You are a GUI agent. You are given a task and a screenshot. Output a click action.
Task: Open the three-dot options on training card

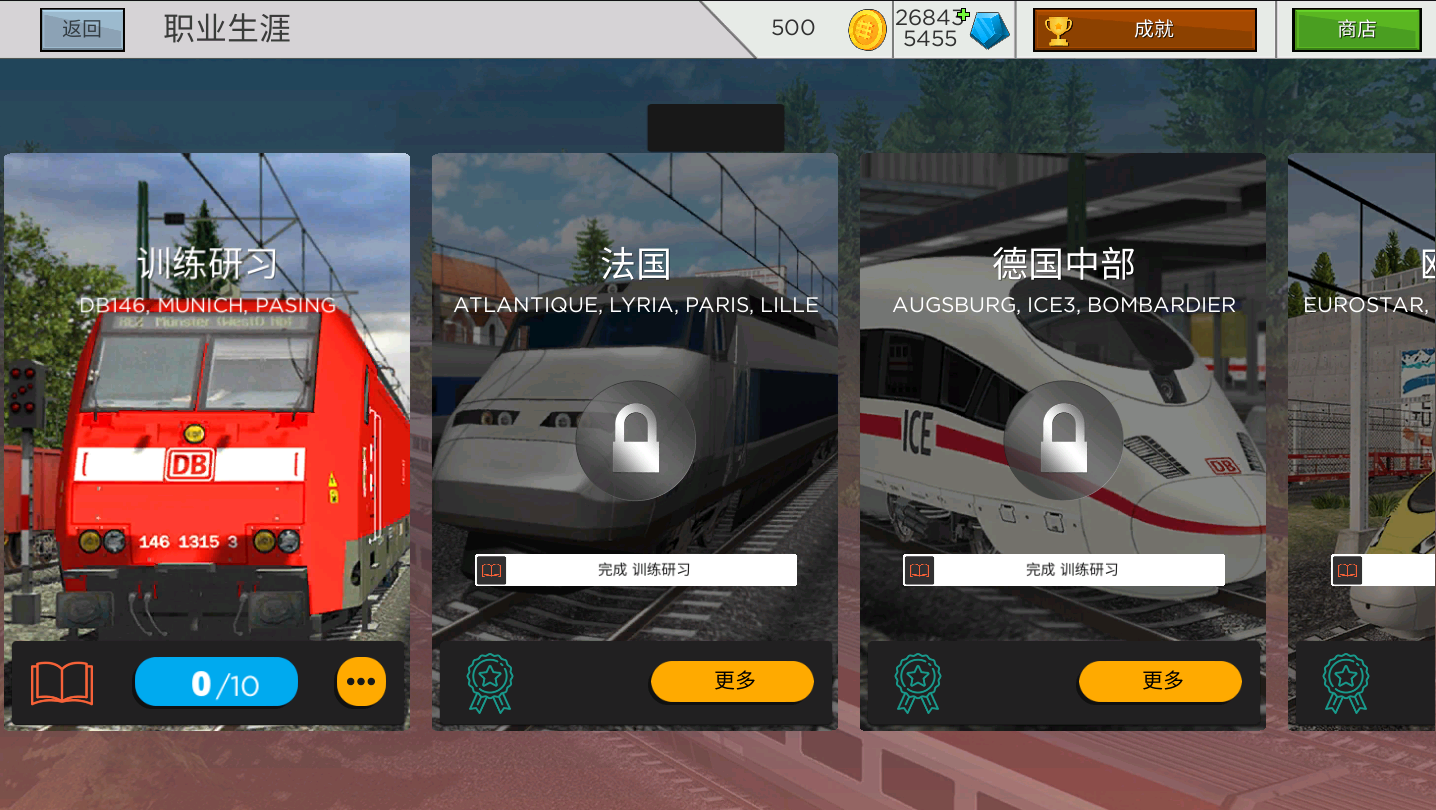pyautogui.click(x=360, y=682)
